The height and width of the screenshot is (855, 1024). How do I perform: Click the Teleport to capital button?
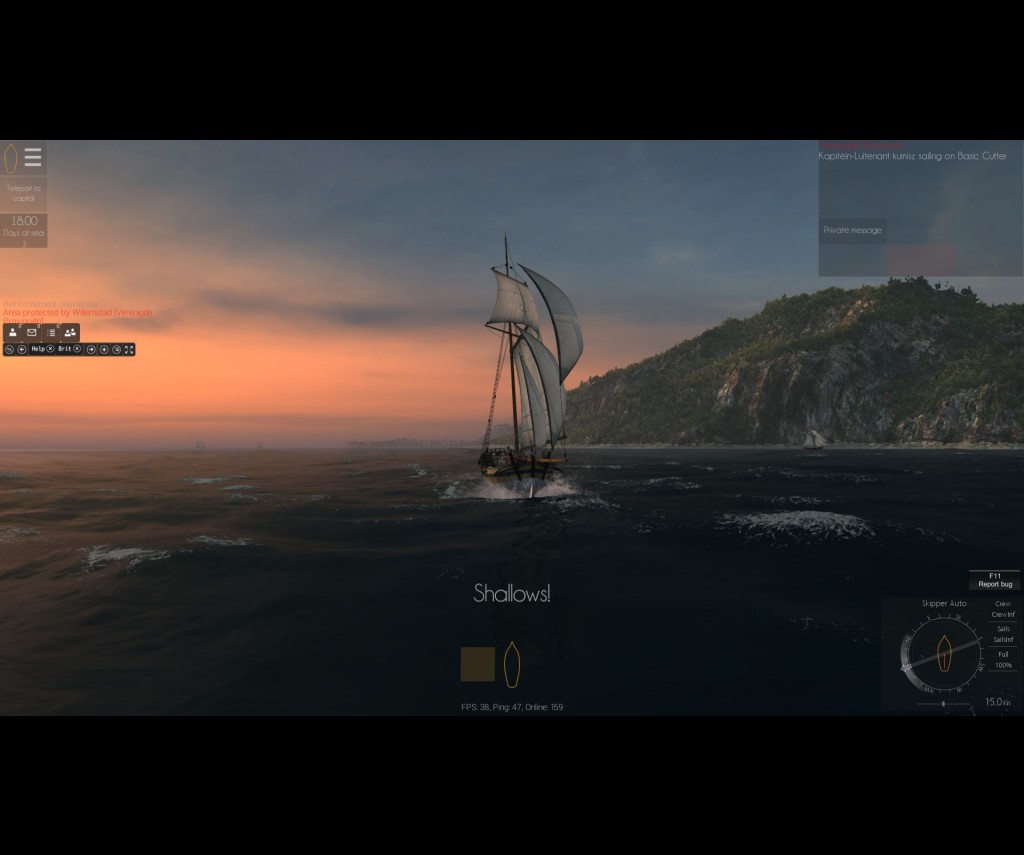(23, 193)
